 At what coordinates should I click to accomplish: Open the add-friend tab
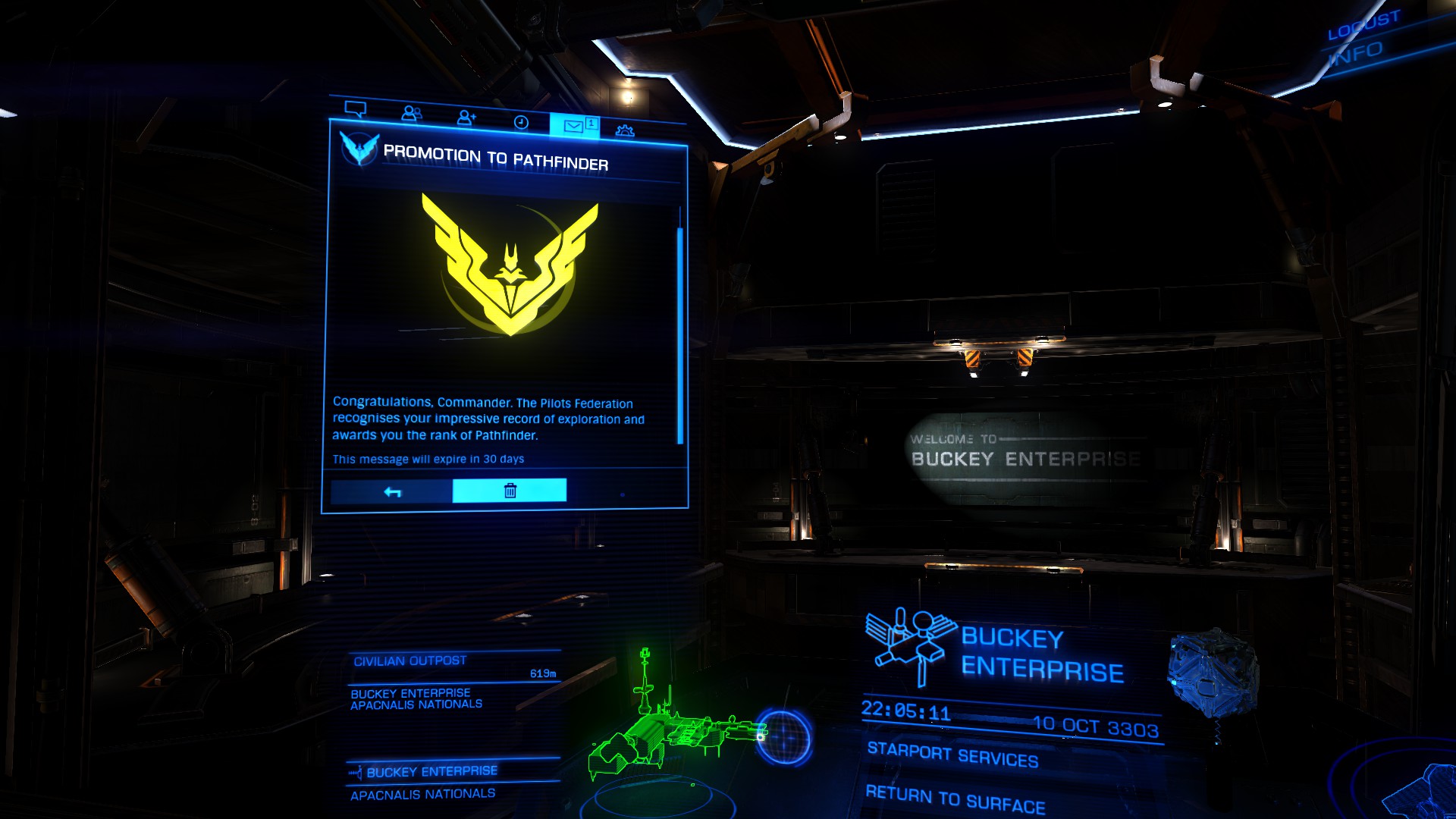tap(466, 118)
